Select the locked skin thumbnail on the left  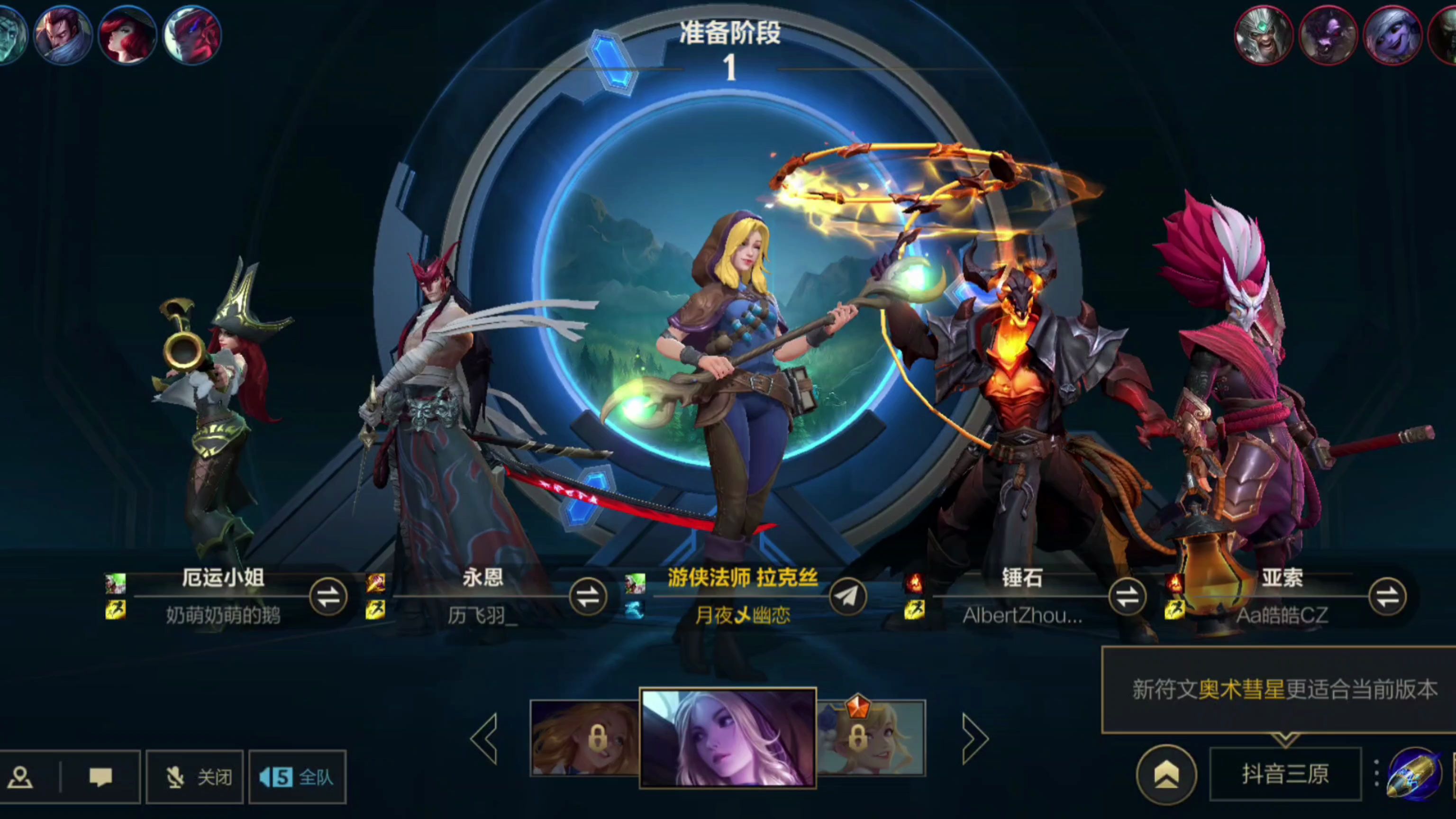pyautogui.click(x=584, y=737)
